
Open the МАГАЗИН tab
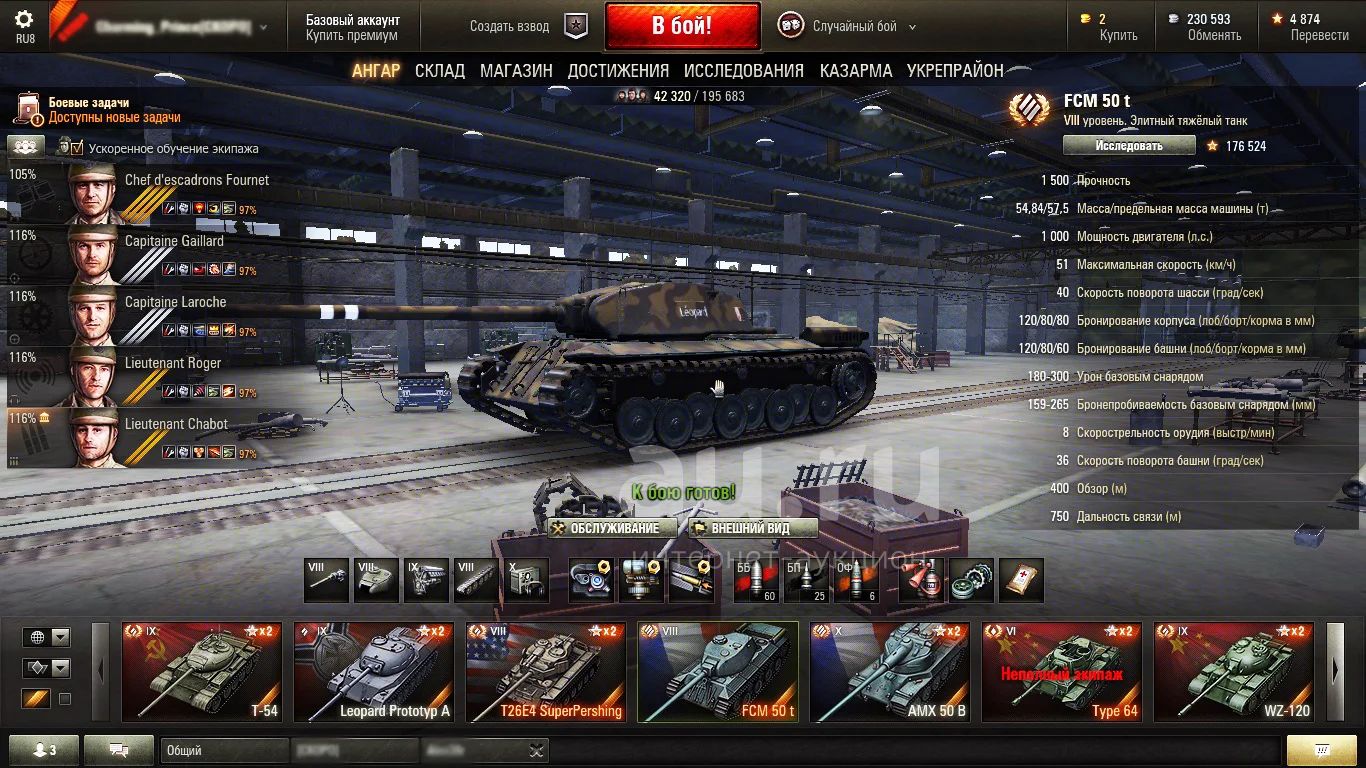pyautogui.click(x=516, y=70)
